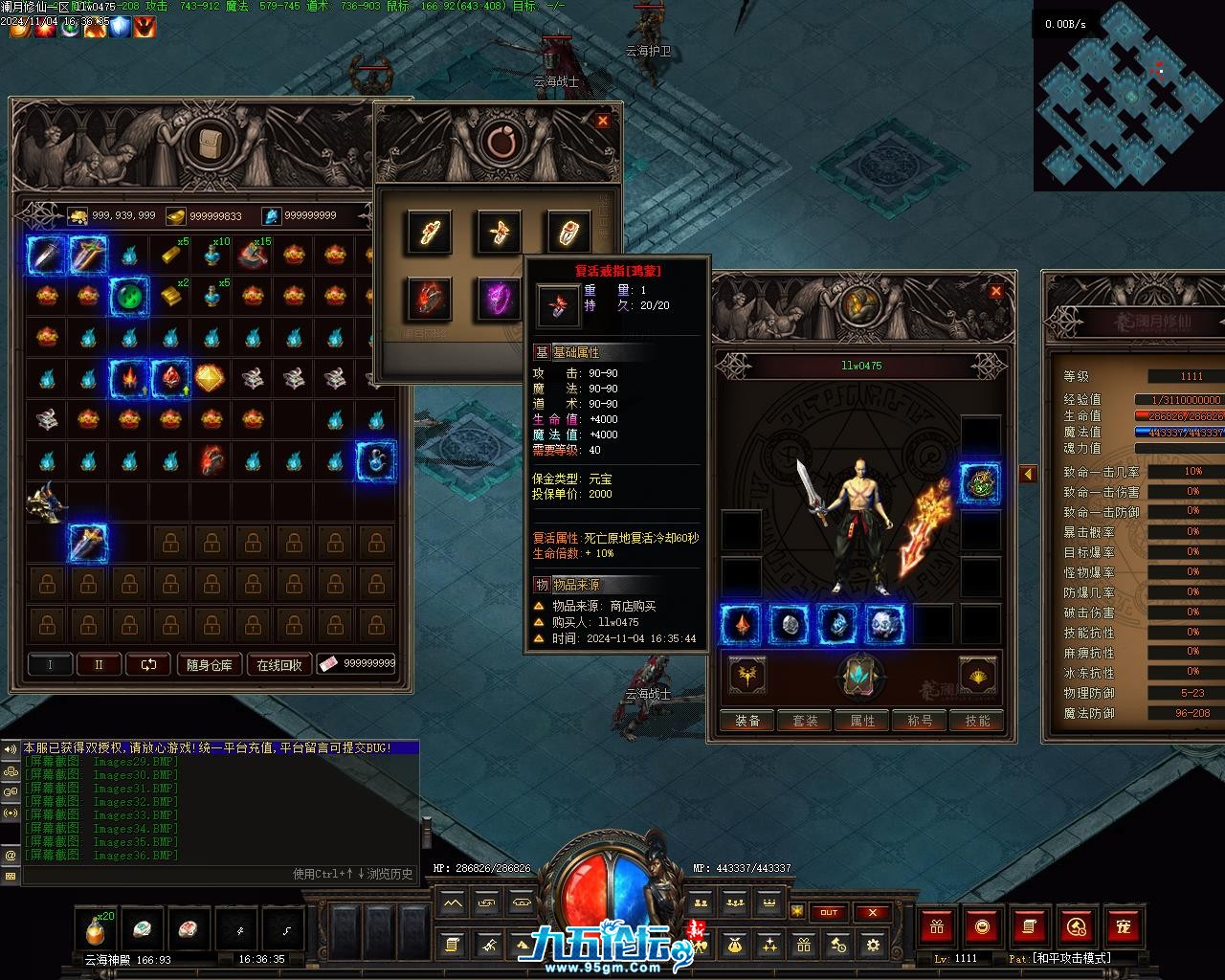Use the x20 potion hotbar slot
The height and width of the screenshot is (980, 1225).
point(96,928)
